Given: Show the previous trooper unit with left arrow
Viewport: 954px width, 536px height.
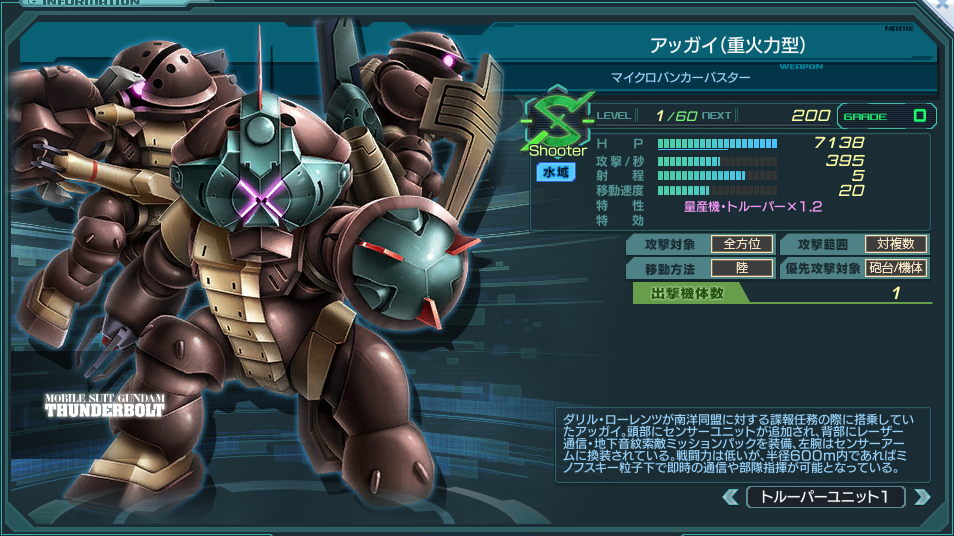Looking at the screenshot, I should point(731,497).
